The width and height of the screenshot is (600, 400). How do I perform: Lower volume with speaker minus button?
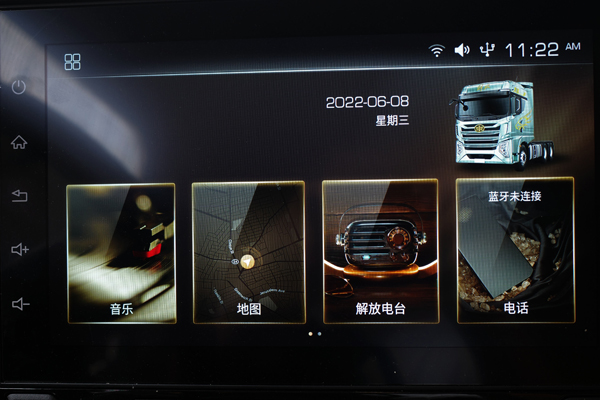click(20, 304)
